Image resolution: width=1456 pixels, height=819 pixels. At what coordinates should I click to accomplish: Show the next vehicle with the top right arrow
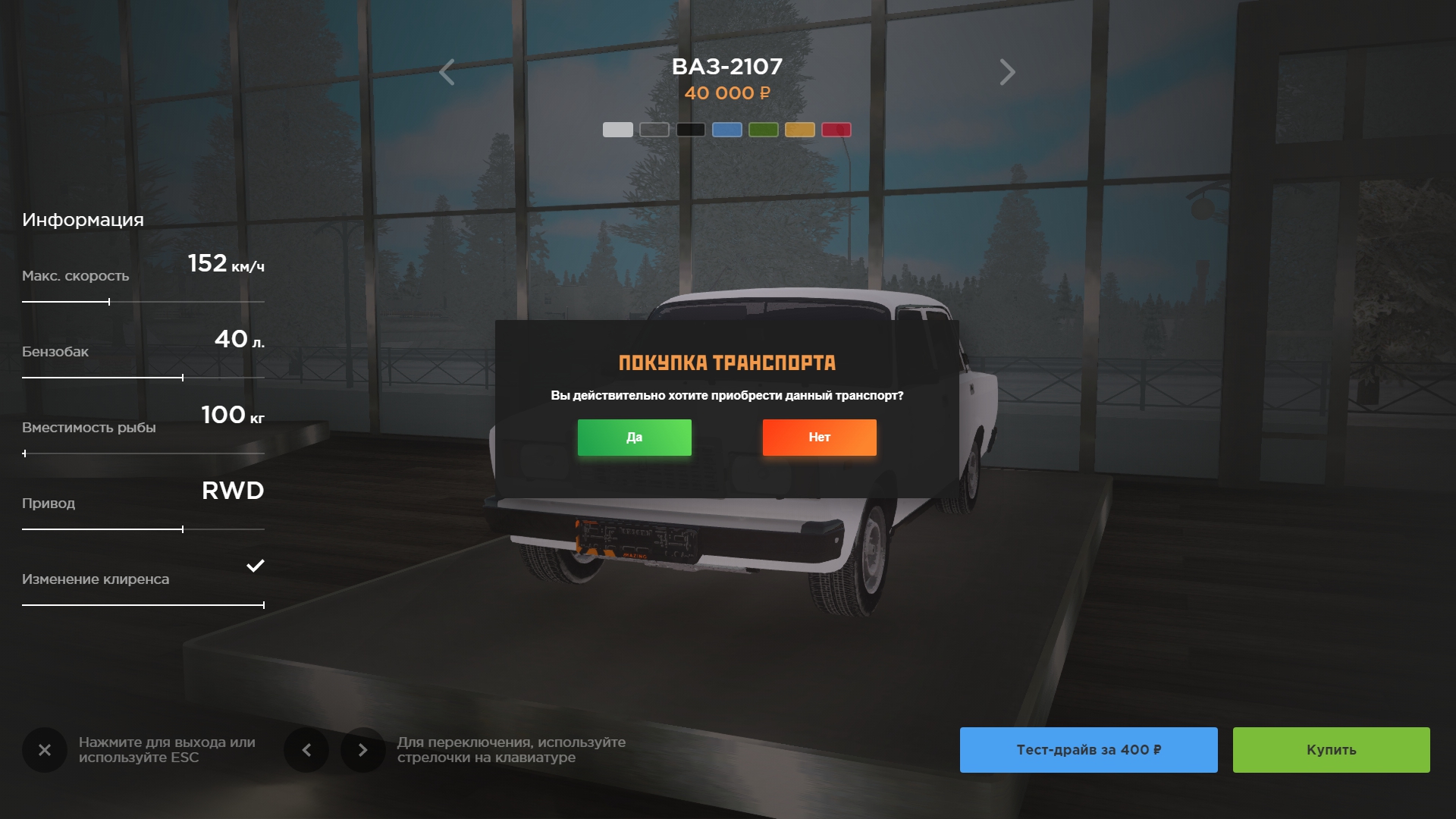[x=1007, y=73]
